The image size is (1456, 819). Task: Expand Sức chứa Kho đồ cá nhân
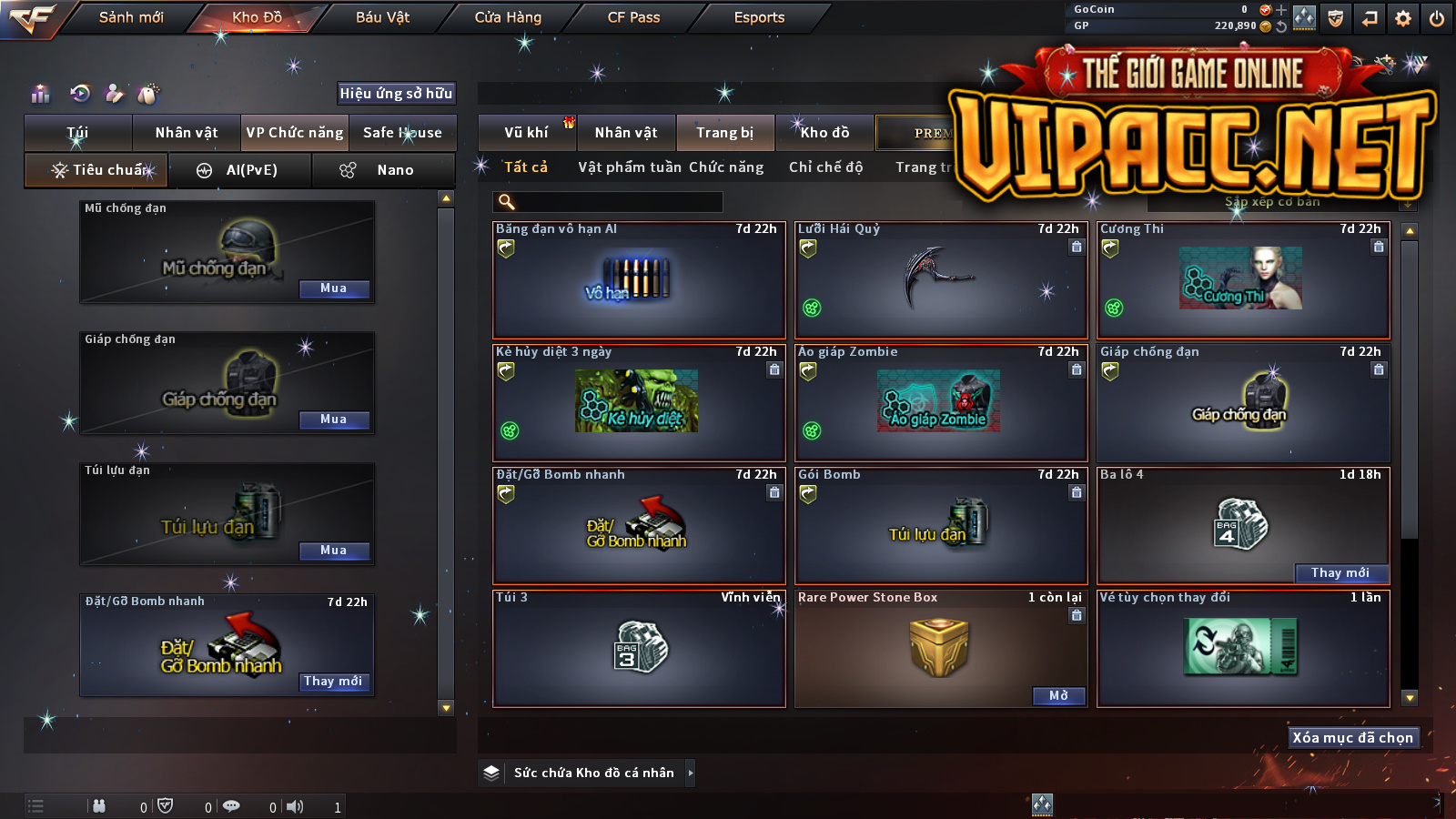coord(593,773)
